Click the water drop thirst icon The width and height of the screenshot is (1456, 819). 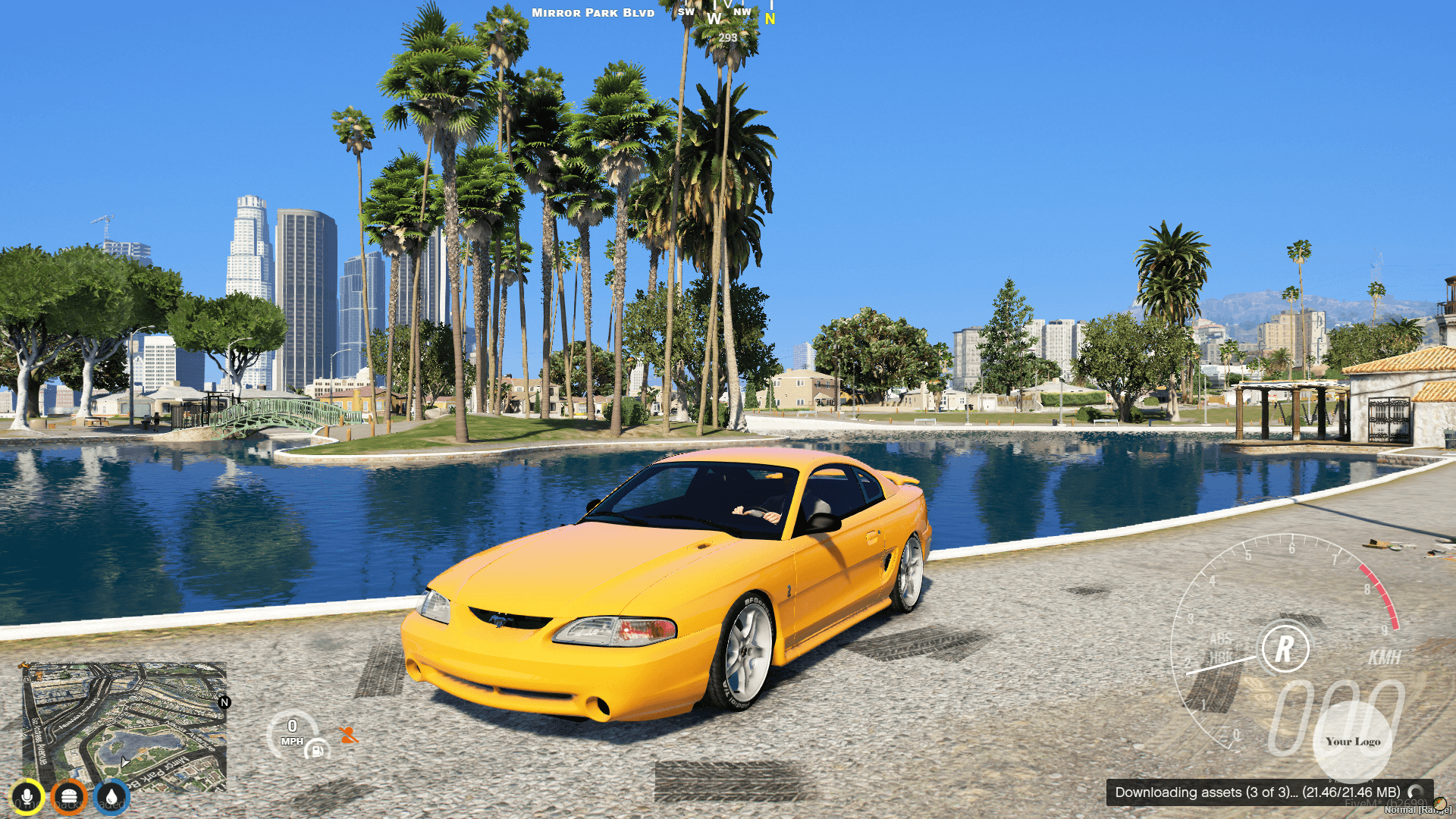tap(110, 797)
